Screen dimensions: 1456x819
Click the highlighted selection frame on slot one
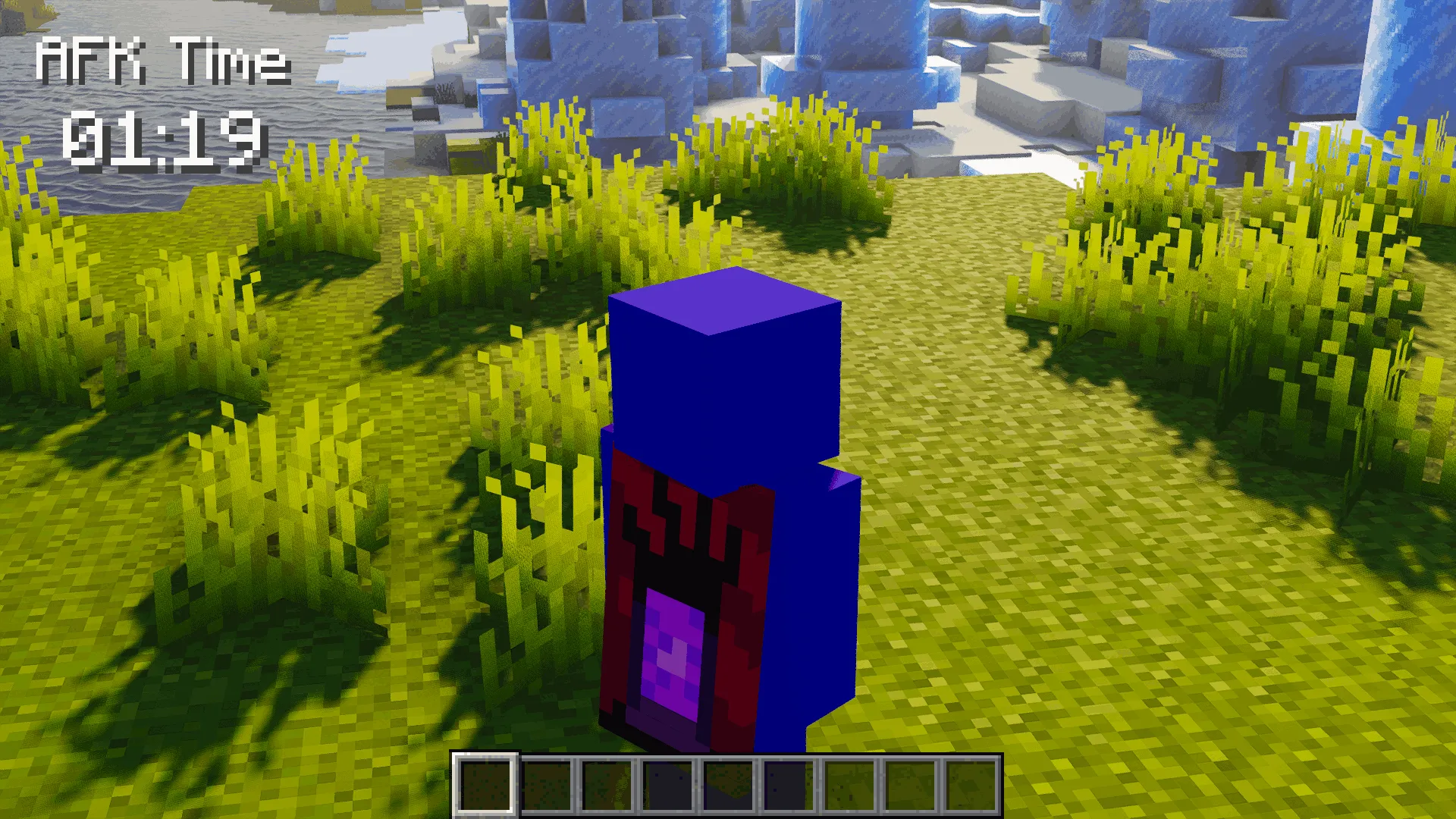pos(485,785)
